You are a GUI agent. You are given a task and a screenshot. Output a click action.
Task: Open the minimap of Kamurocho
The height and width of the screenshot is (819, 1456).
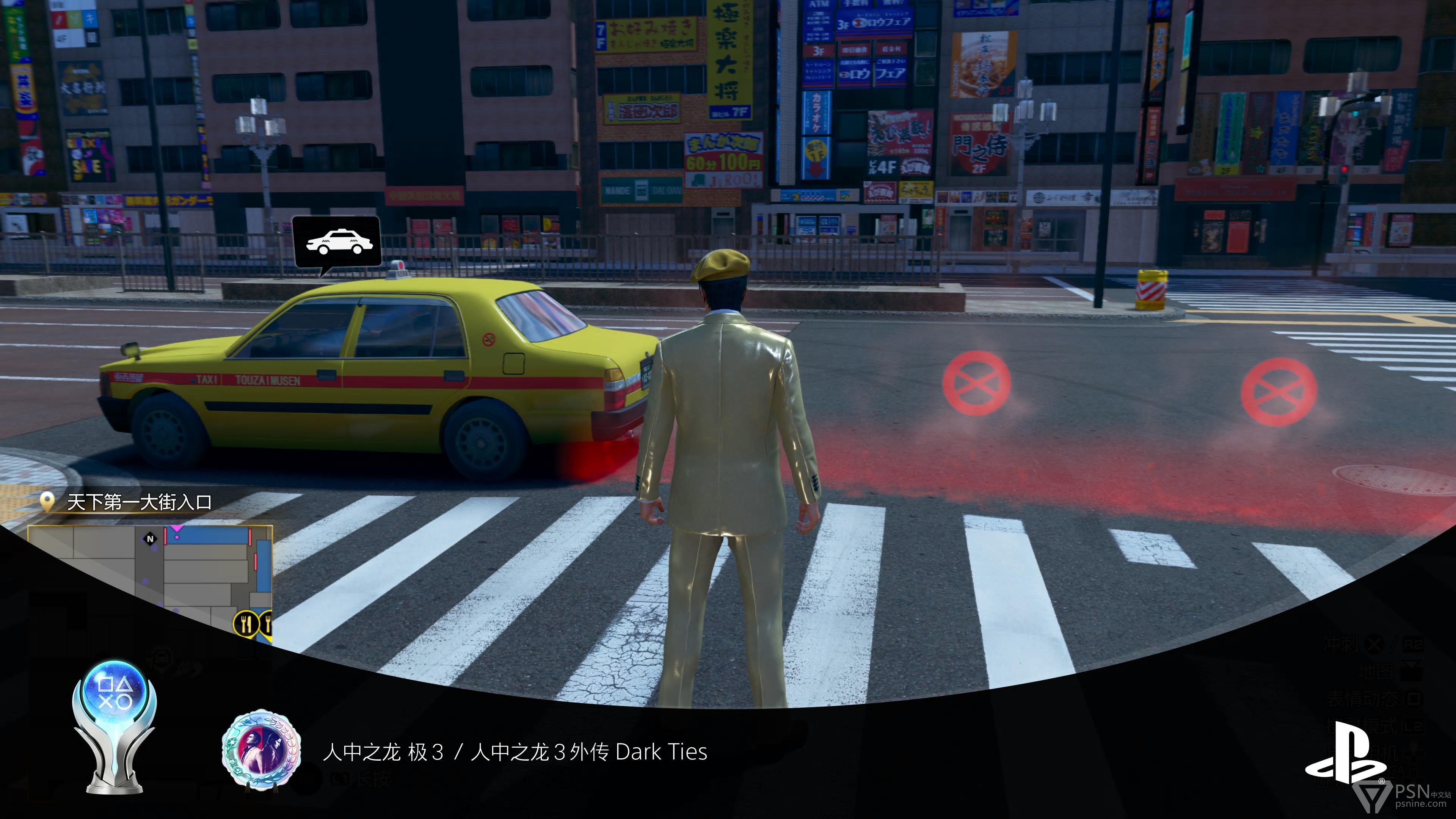(x=150, y=582)
